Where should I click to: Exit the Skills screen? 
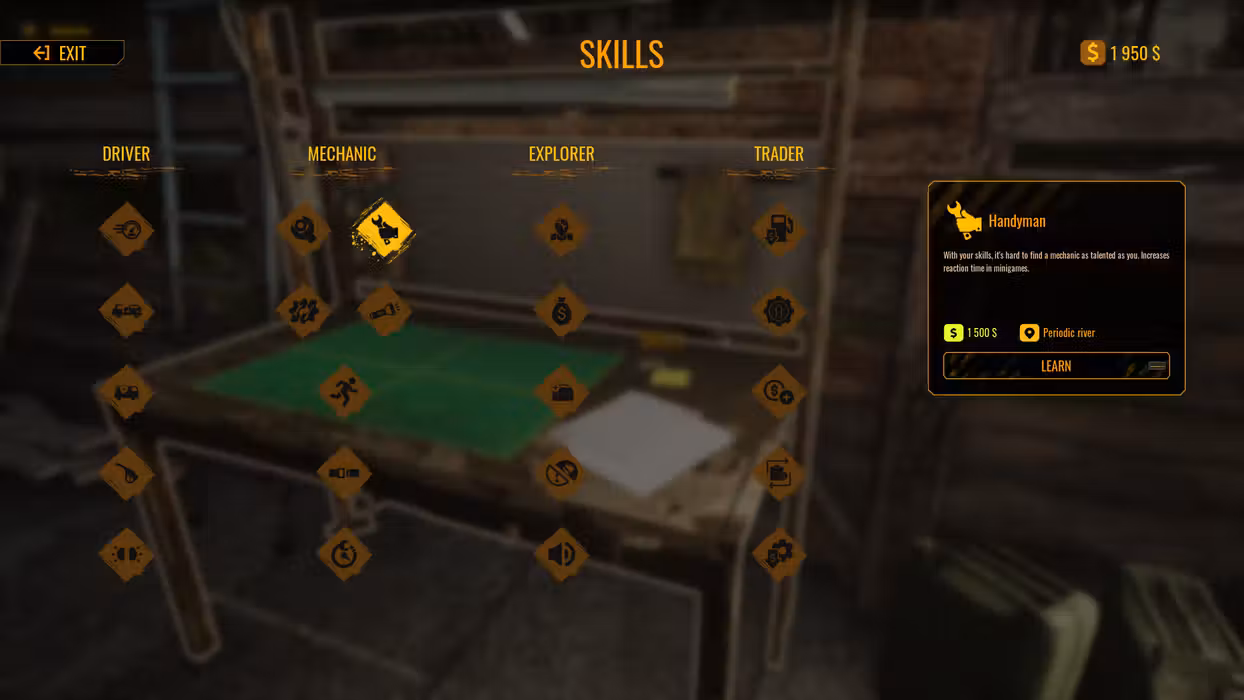click(x=62, y=53)
